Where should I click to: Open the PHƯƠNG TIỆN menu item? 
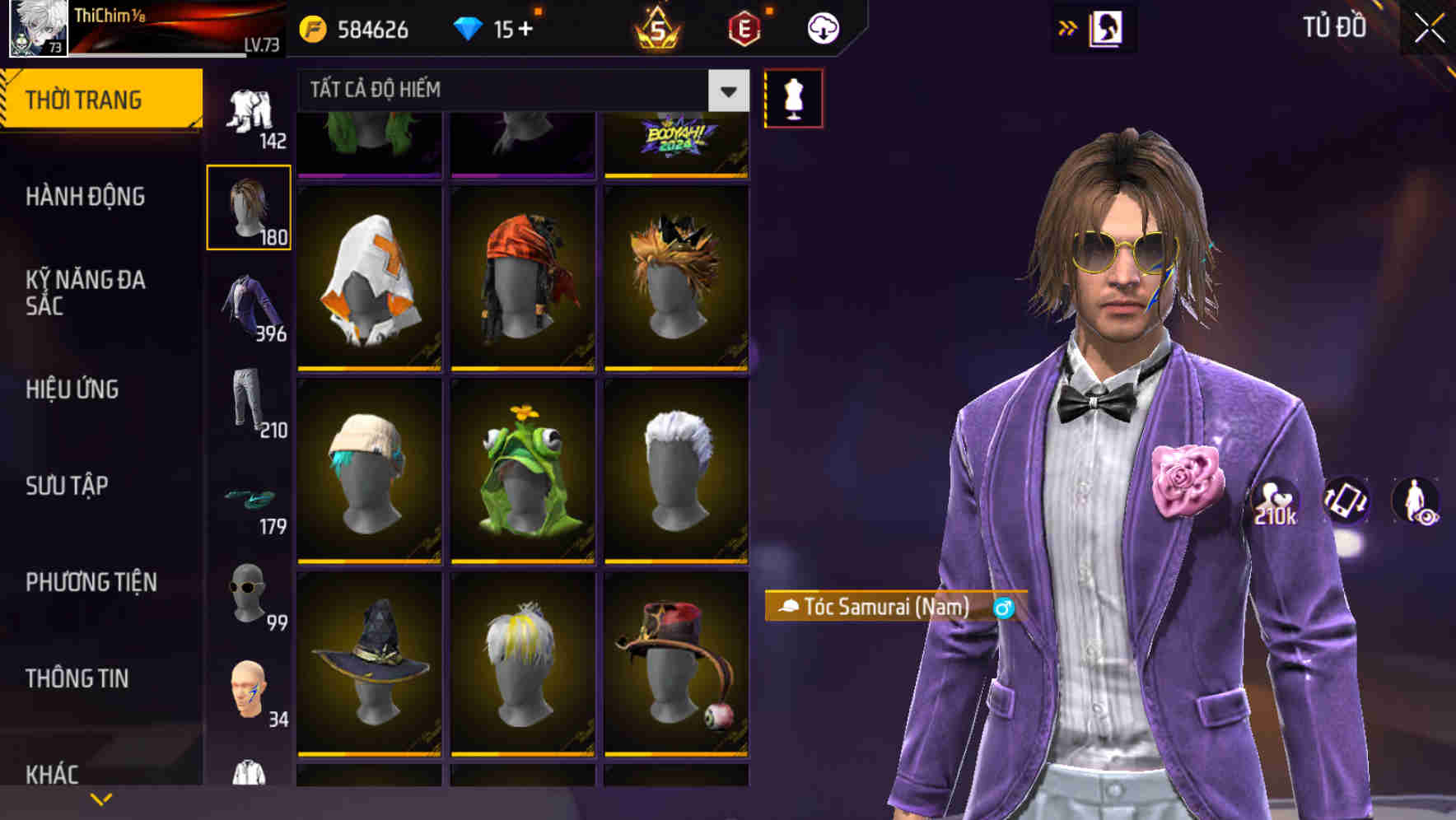[91, 582]
